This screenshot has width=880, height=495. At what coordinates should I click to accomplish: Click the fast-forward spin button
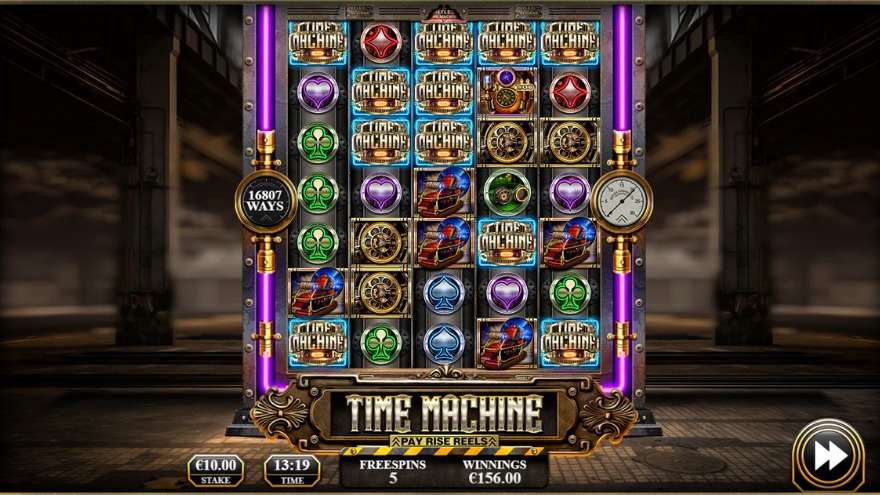click(x=828, y=455)
